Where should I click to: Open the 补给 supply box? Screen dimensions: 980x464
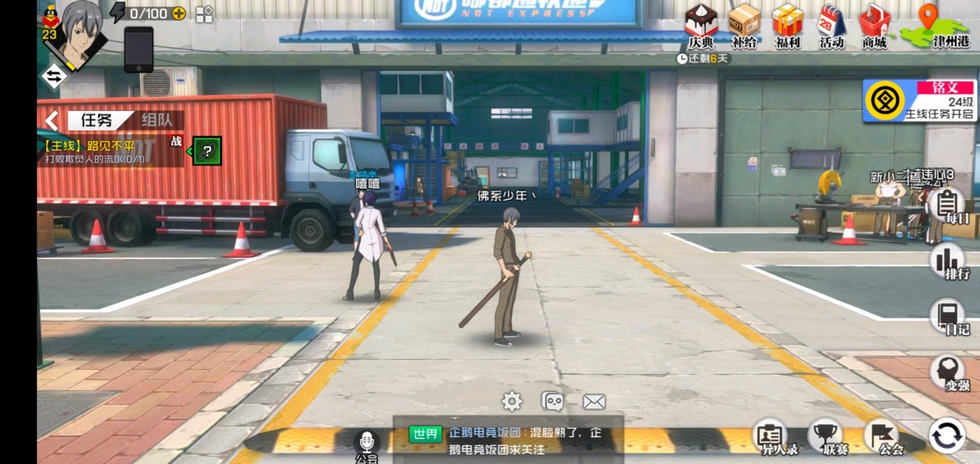point(744,24)
